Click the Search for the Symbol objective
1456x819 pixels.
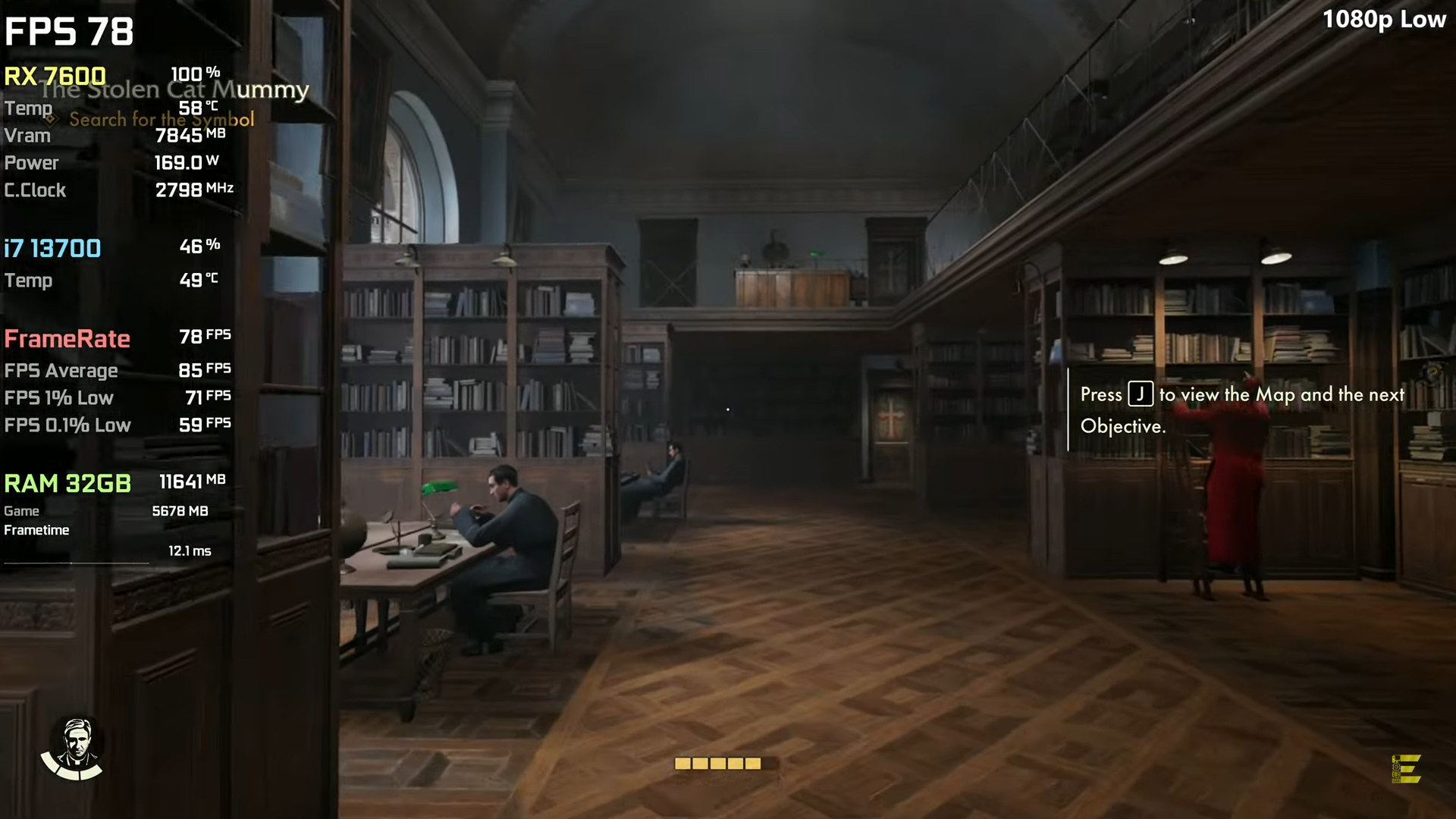pos(162,120)
